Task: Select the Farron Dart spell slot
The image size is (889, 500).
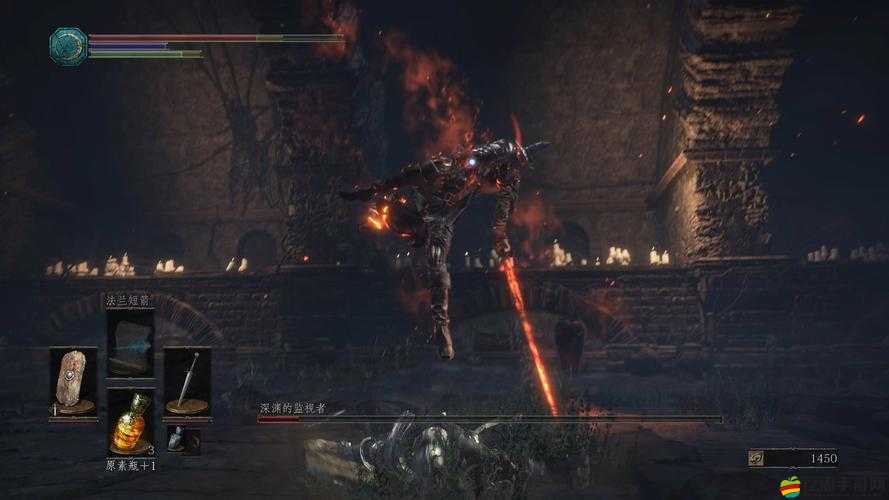Action: coord(130,342)
